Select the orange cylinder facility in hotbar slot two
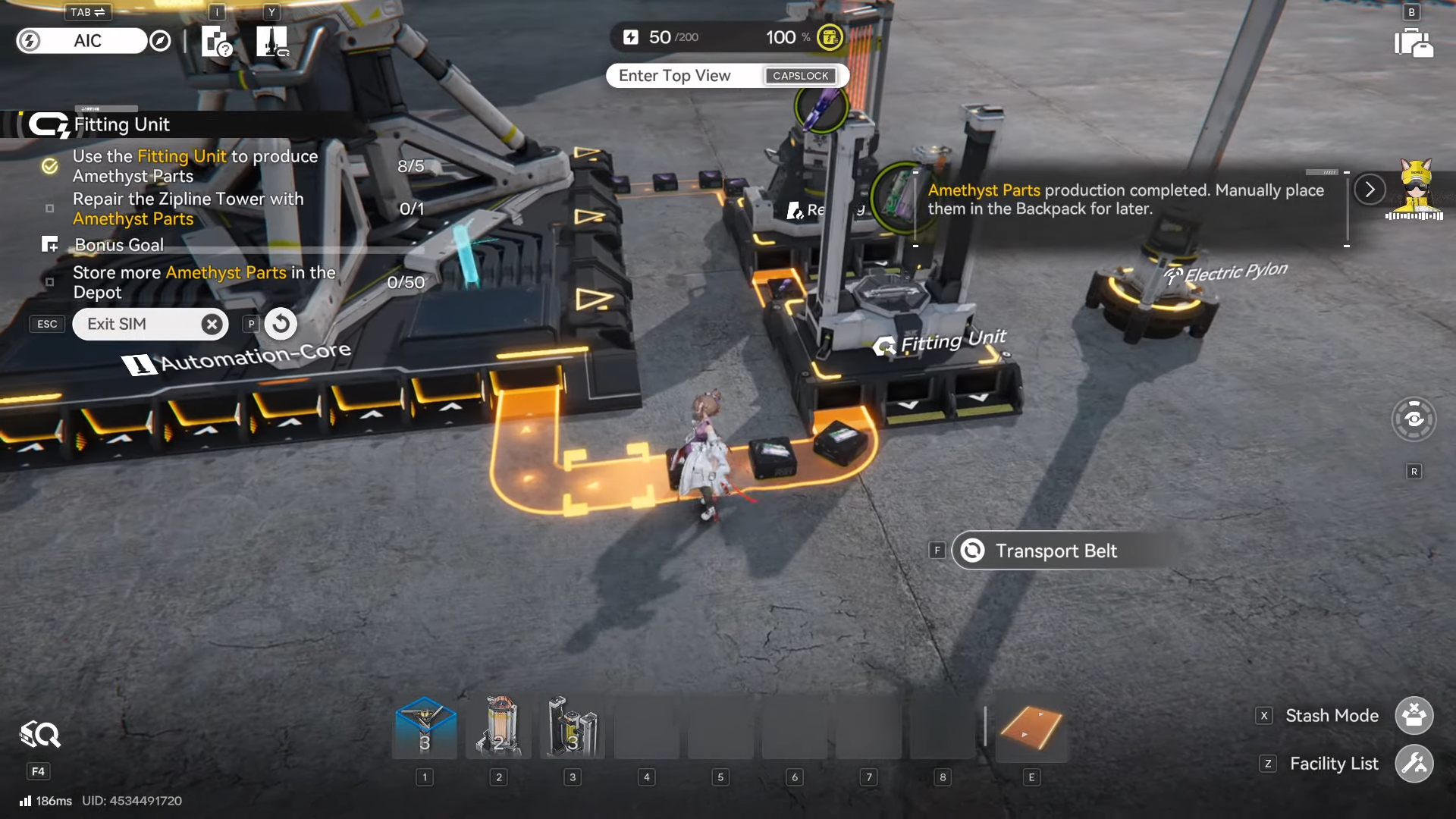The height and width of the screenshot is (819, 1456). [x=498, y=726]
